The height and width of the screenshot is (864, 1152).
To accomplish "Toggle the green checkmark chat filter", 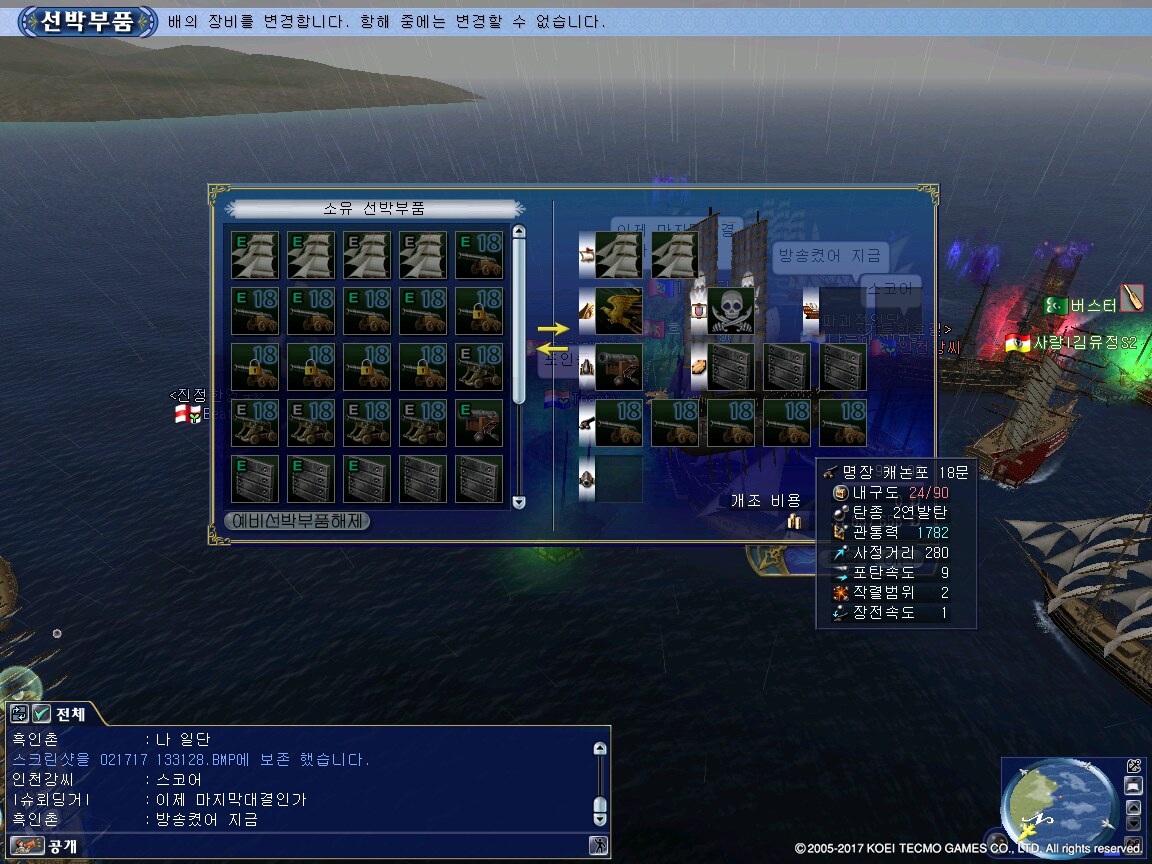I will (41, 714).
